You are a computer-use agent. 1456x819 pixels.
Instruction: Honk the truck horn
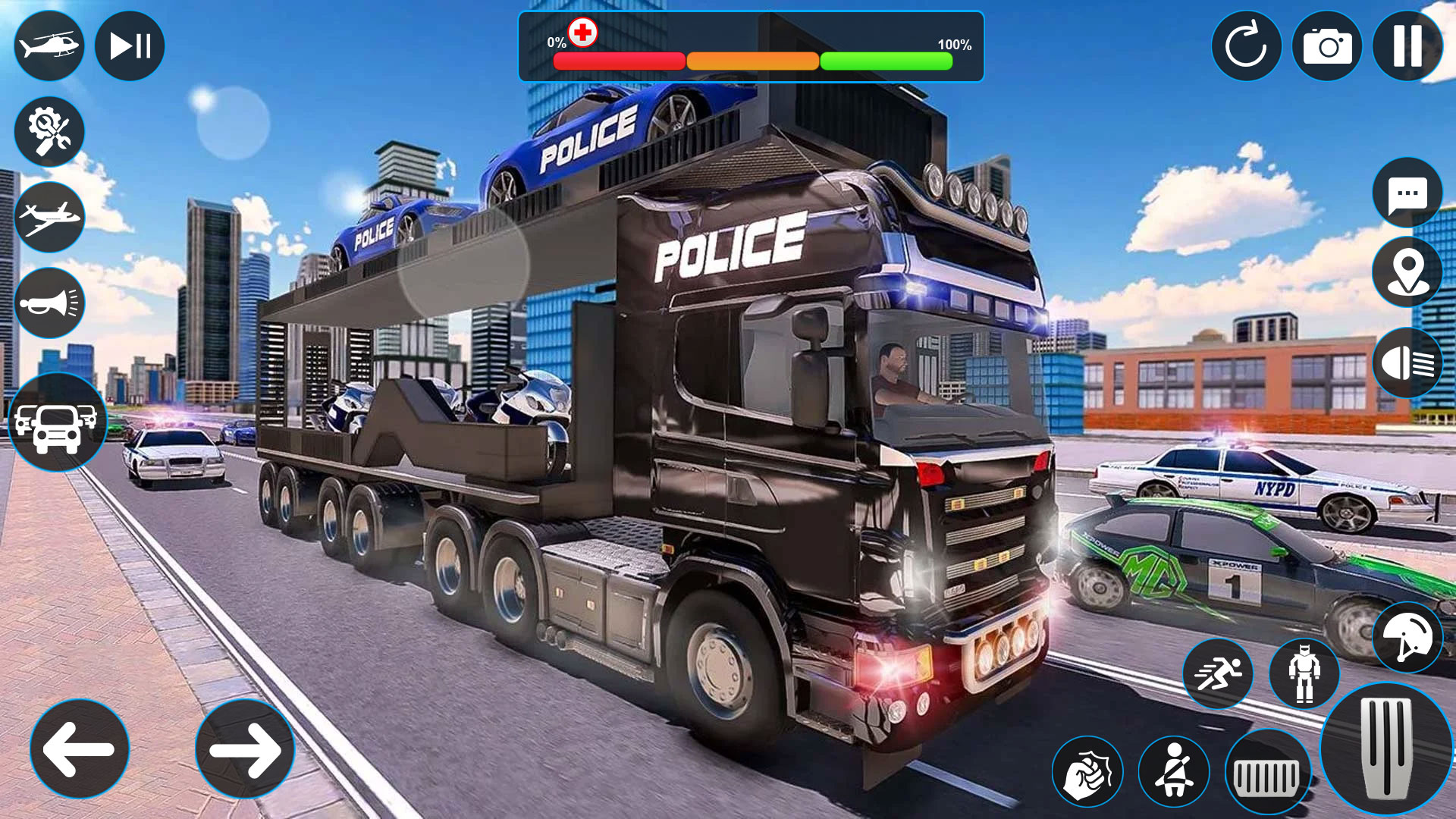[x=50, y=303]
